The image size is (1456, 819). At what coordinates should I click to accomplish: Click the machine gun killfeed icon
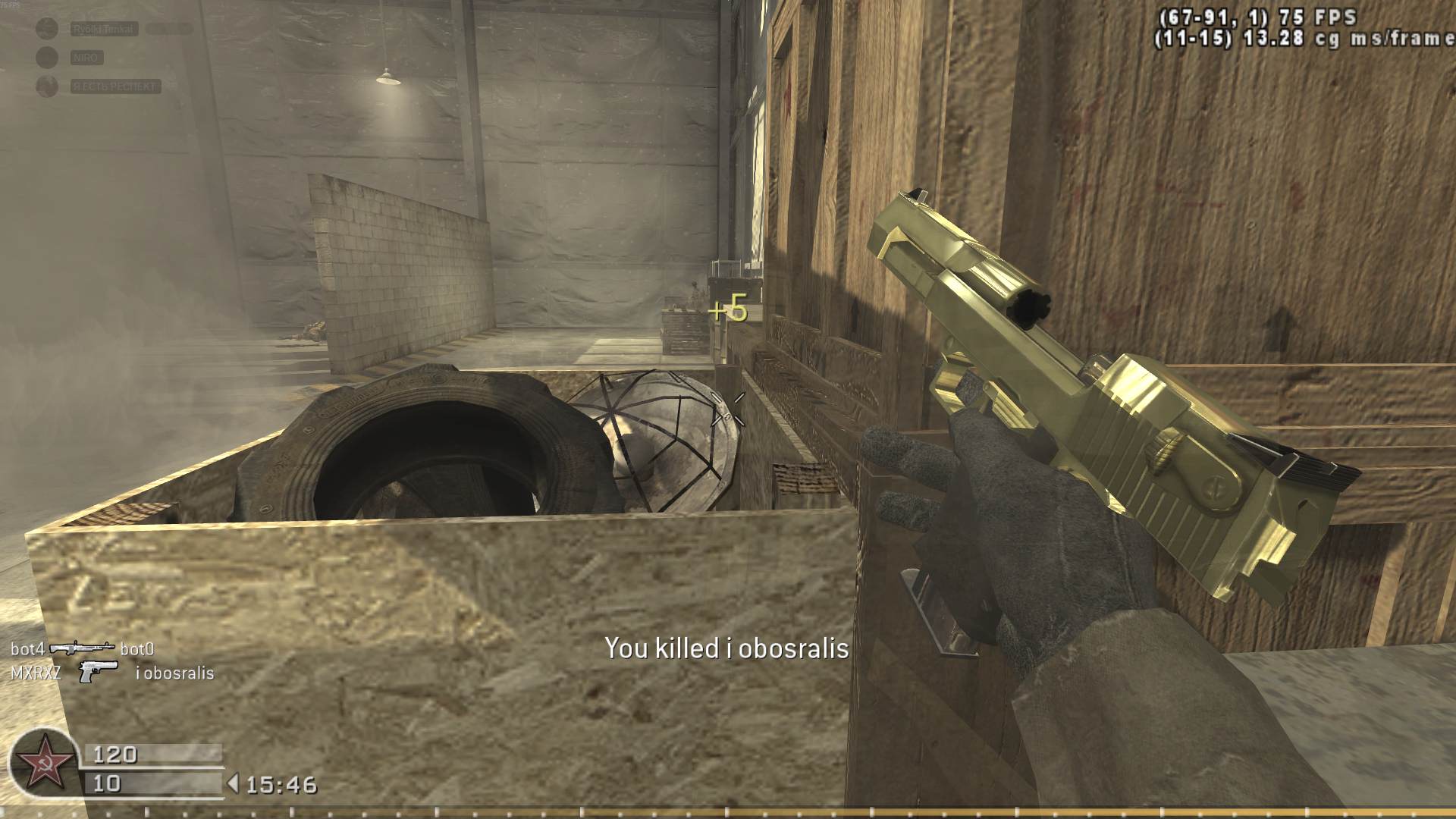83,648
